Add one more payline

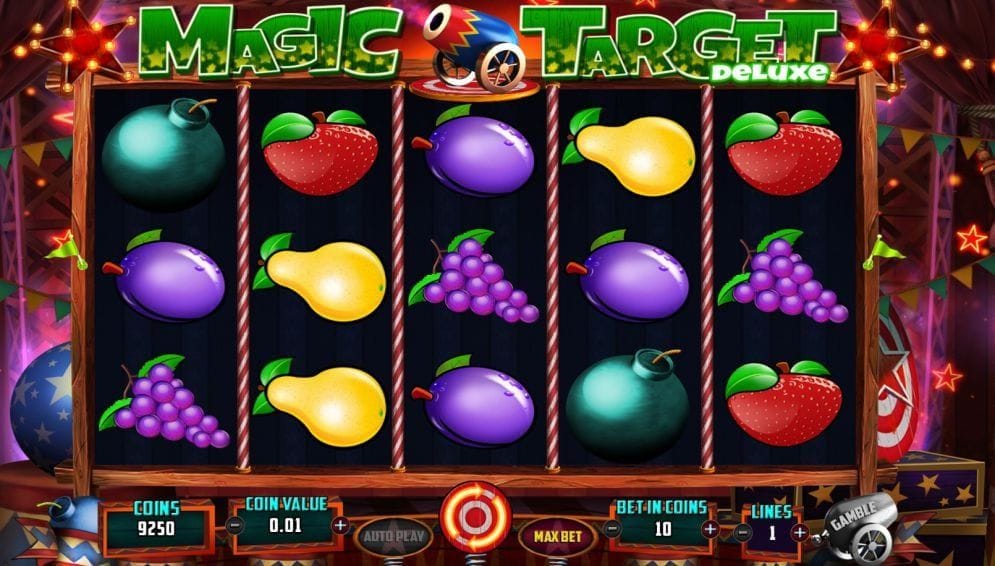coord(798,533)
